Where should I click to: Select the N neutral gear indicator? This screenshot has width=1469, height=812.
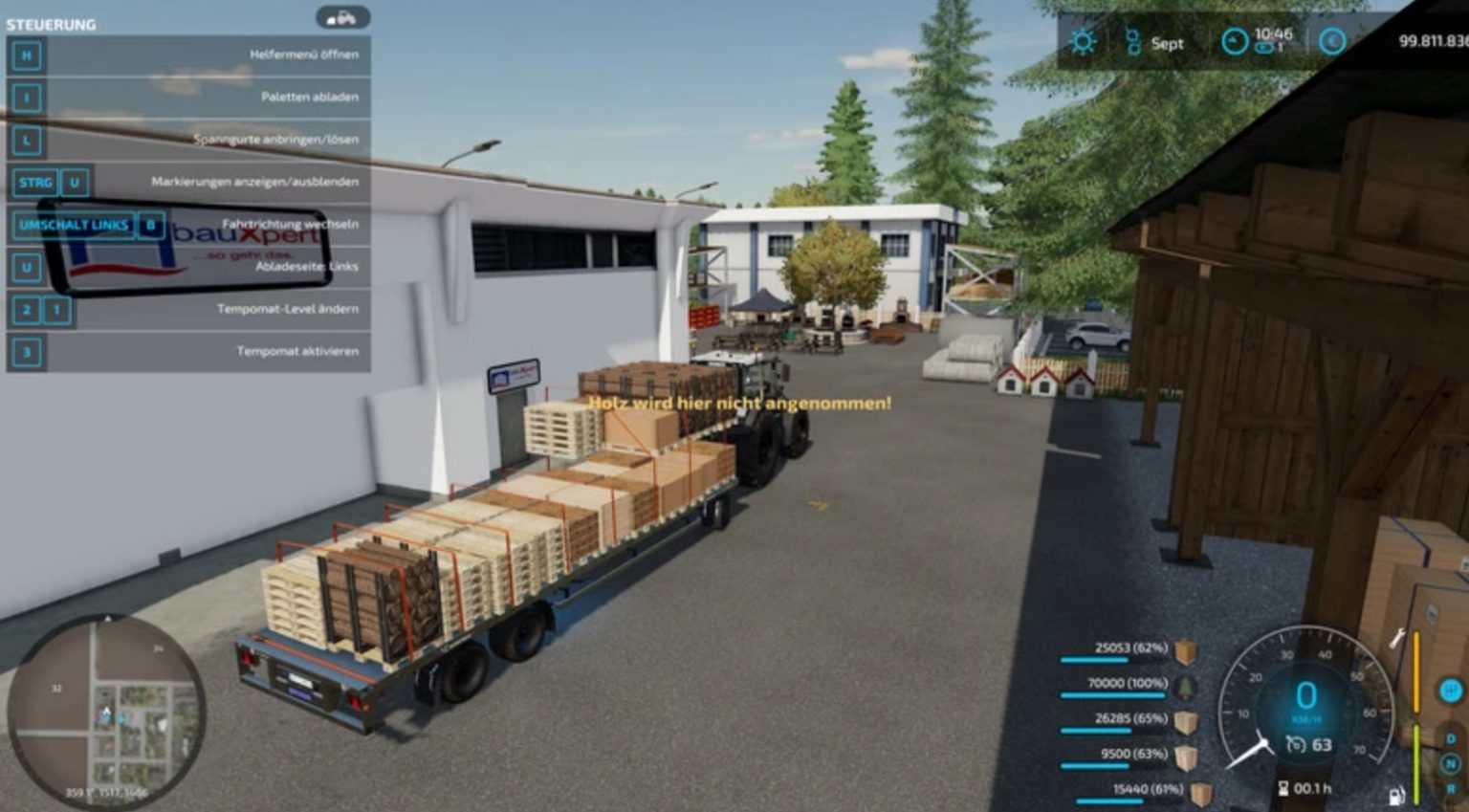coord(1450,762)
